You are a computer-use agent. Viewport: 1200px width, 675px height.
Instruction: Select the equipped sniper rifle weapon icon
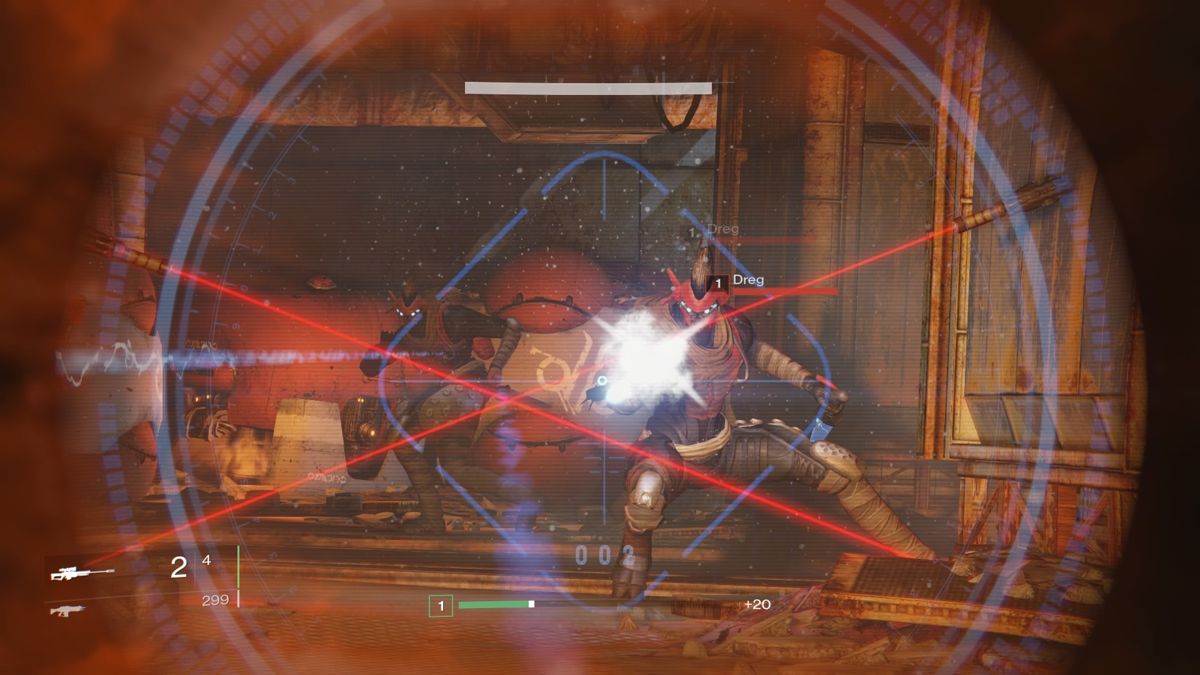[82, 573]
